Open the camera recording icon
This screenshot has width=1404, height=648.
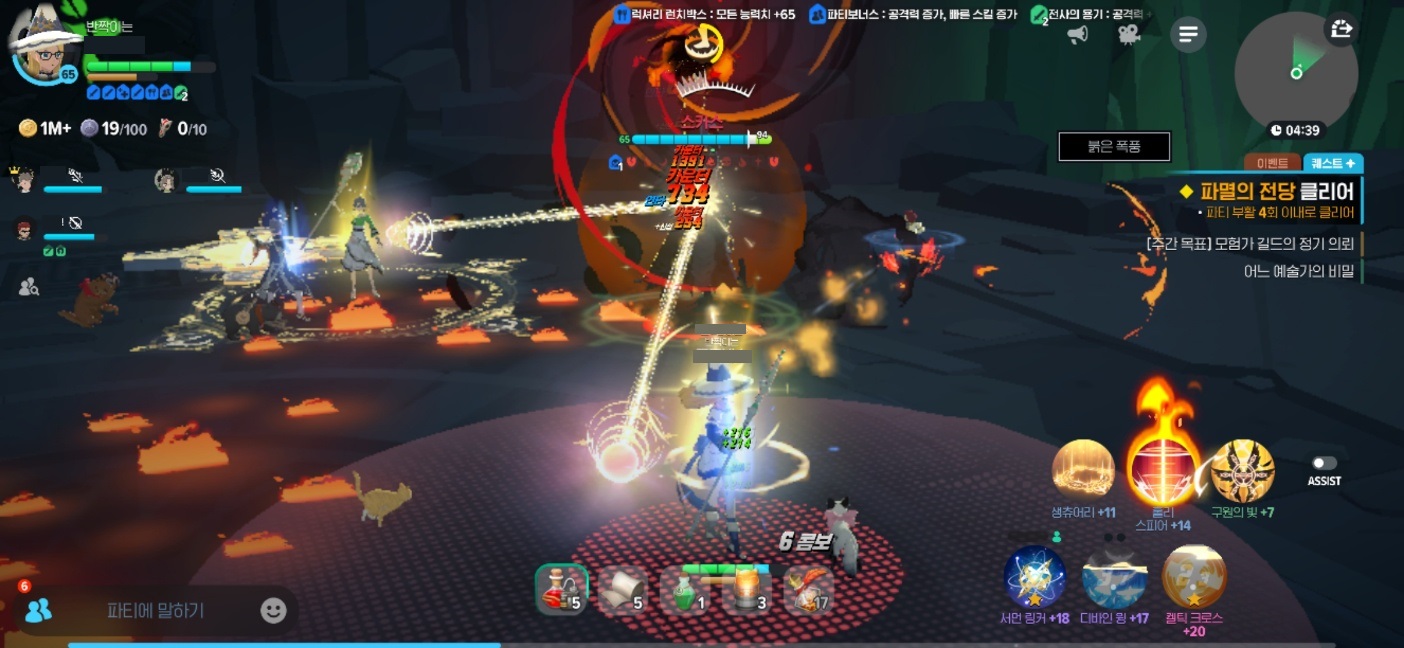(x=1129, y=35)
